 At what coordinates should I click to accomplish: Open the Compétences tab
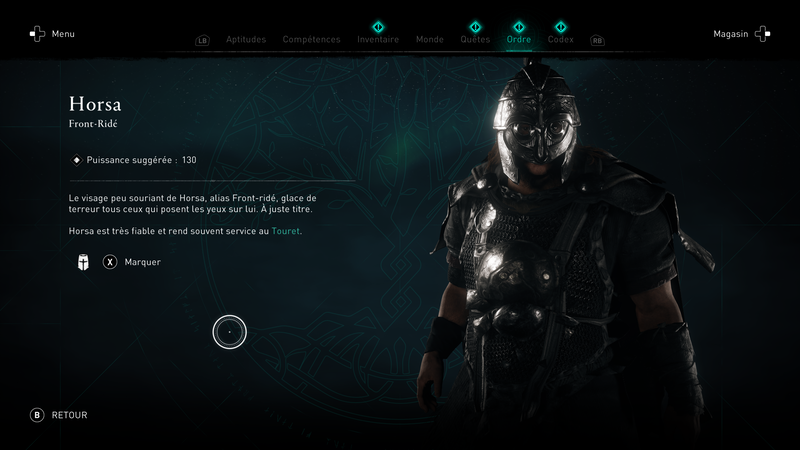pos(311,40)
